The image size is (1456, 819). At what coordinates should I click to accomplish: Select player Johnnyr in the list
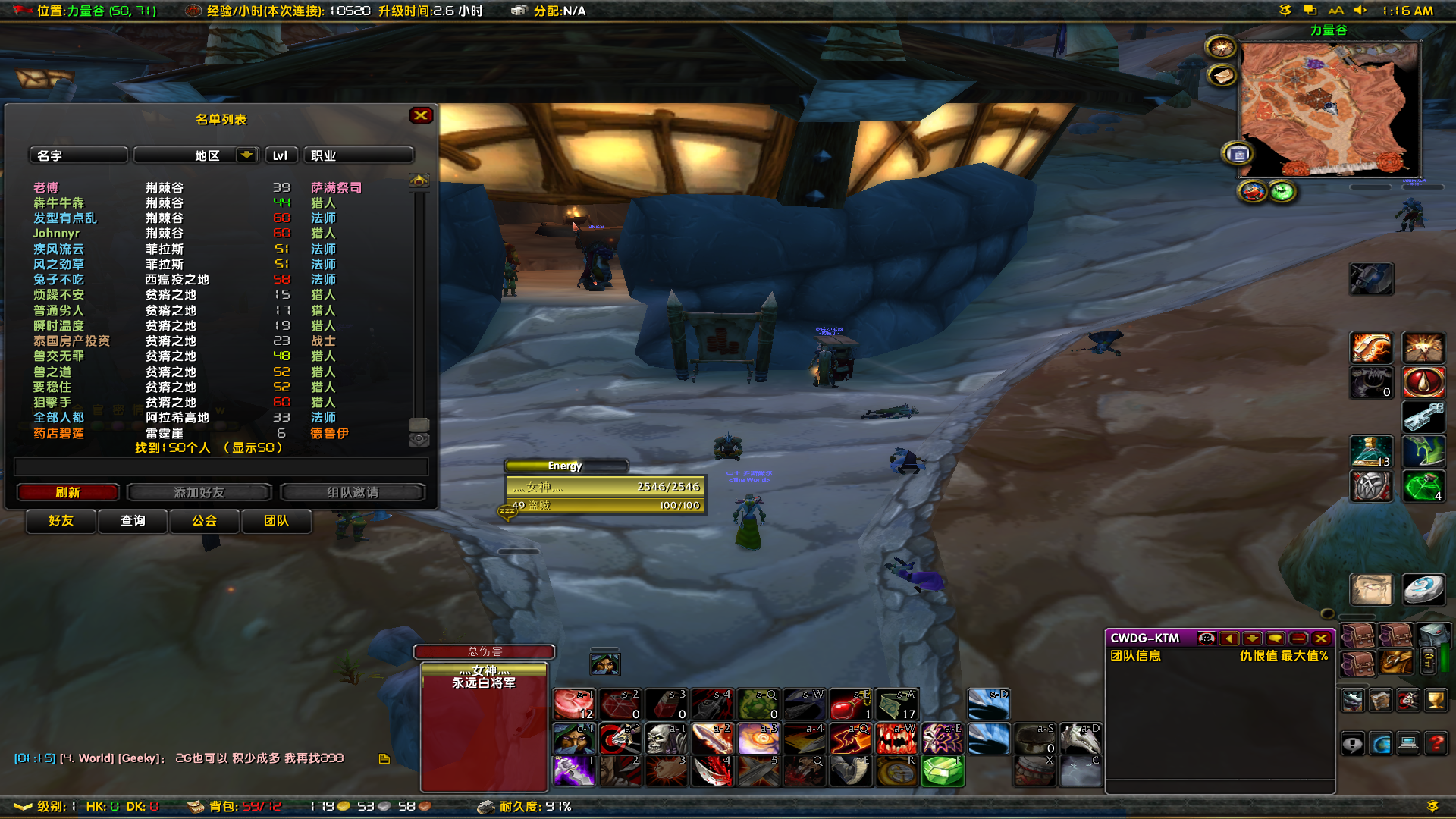click(56, 234)
